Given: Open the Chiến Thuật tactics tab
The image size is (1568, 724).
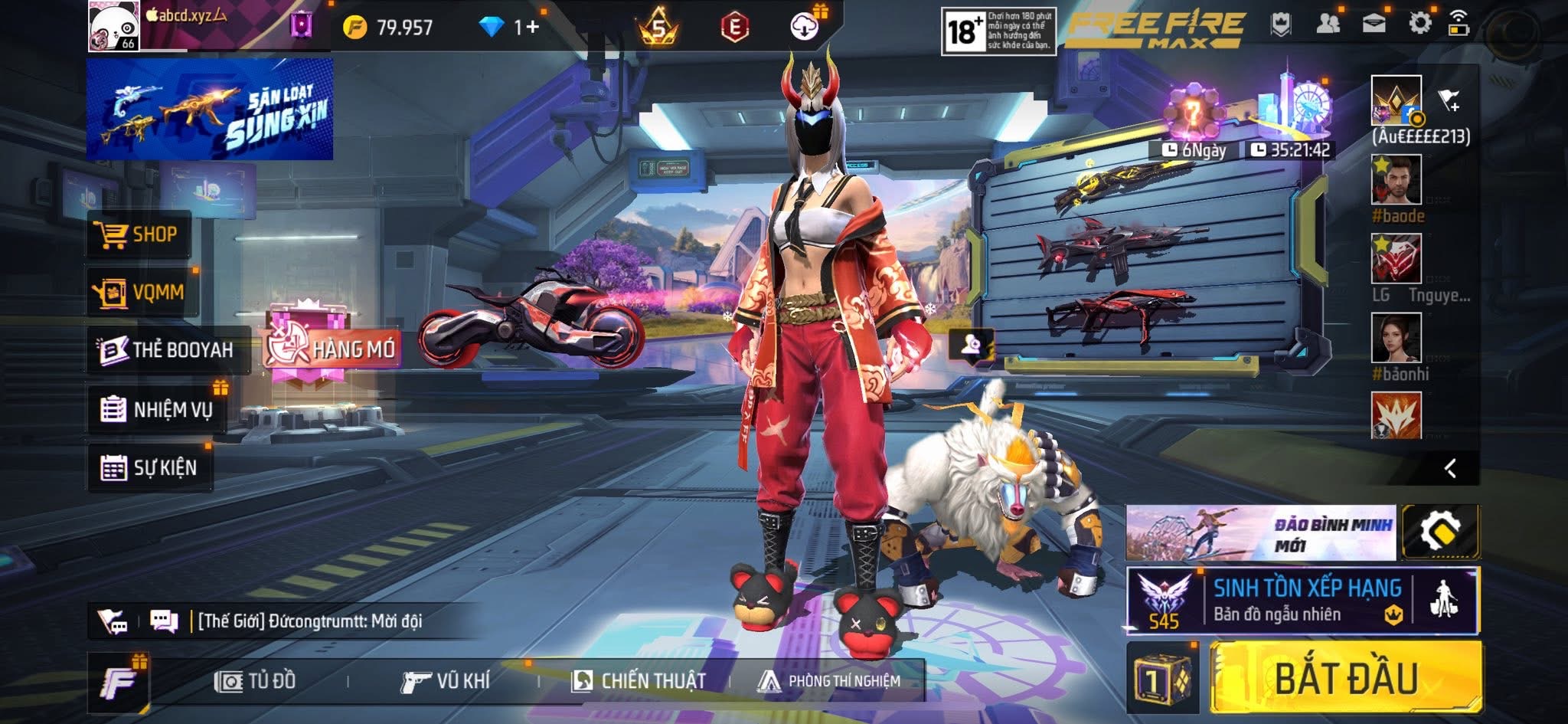Looking at the screenshot, I should pos(639,680).
